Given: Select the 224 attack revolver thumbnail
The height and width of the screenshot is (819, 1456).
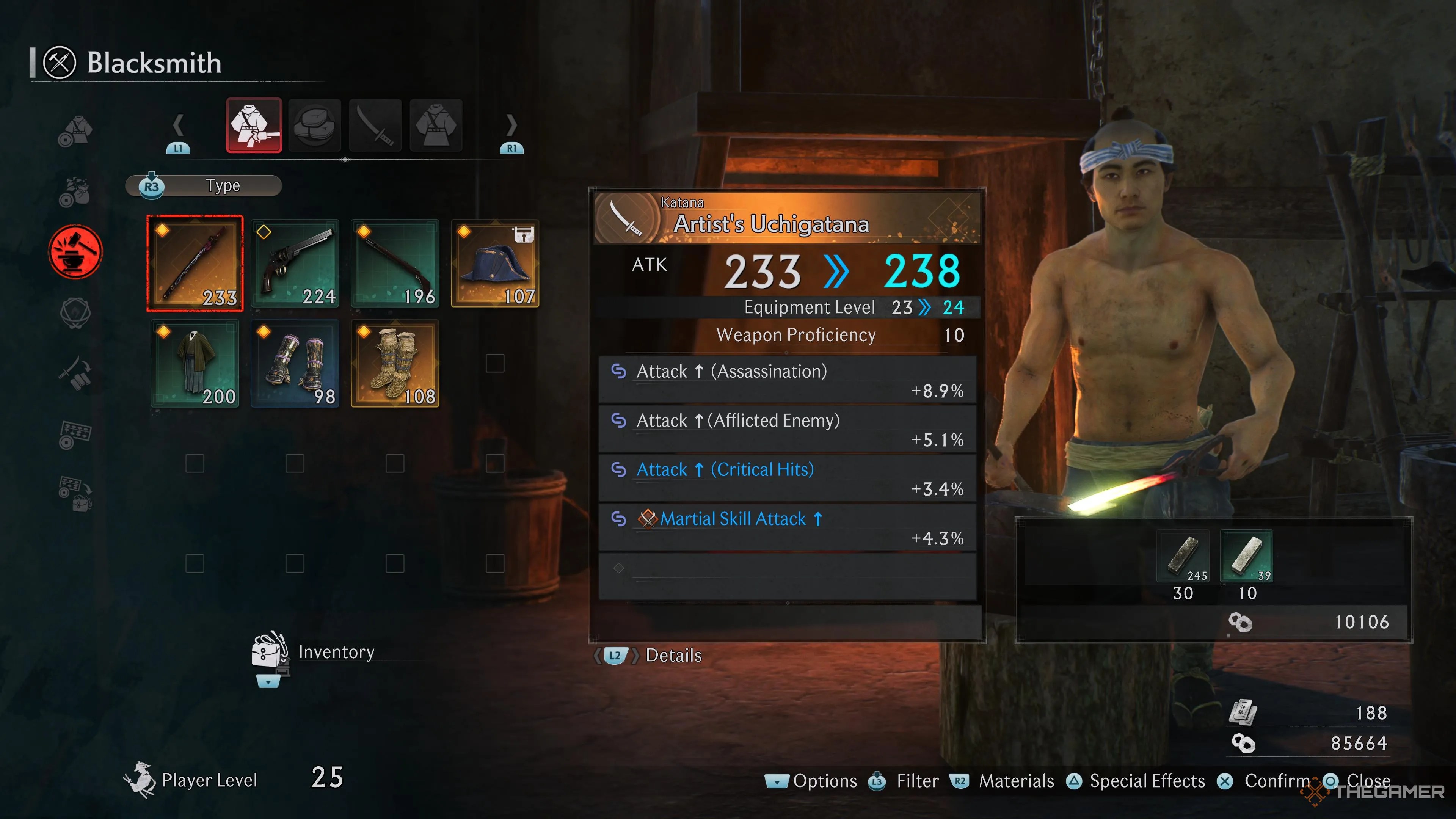Looking at the screenshot, I should (296, 263).
